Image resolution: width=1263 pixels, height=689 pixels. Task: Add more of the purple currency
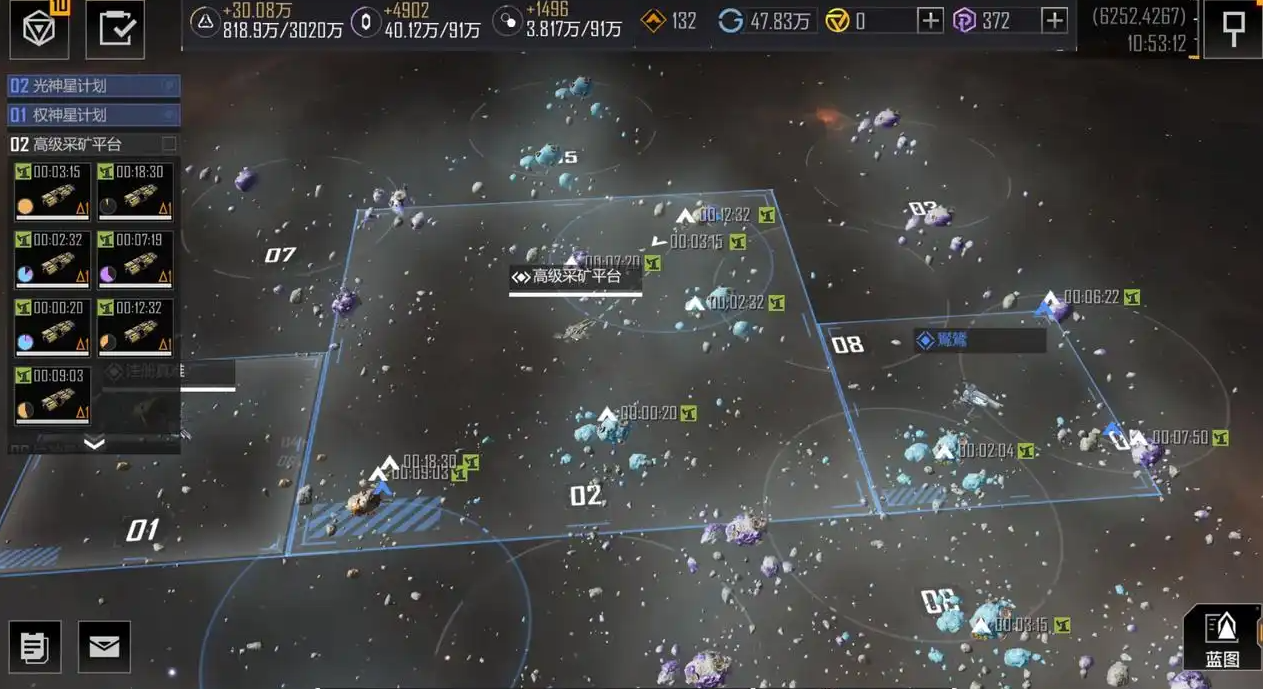point(1053,20)
